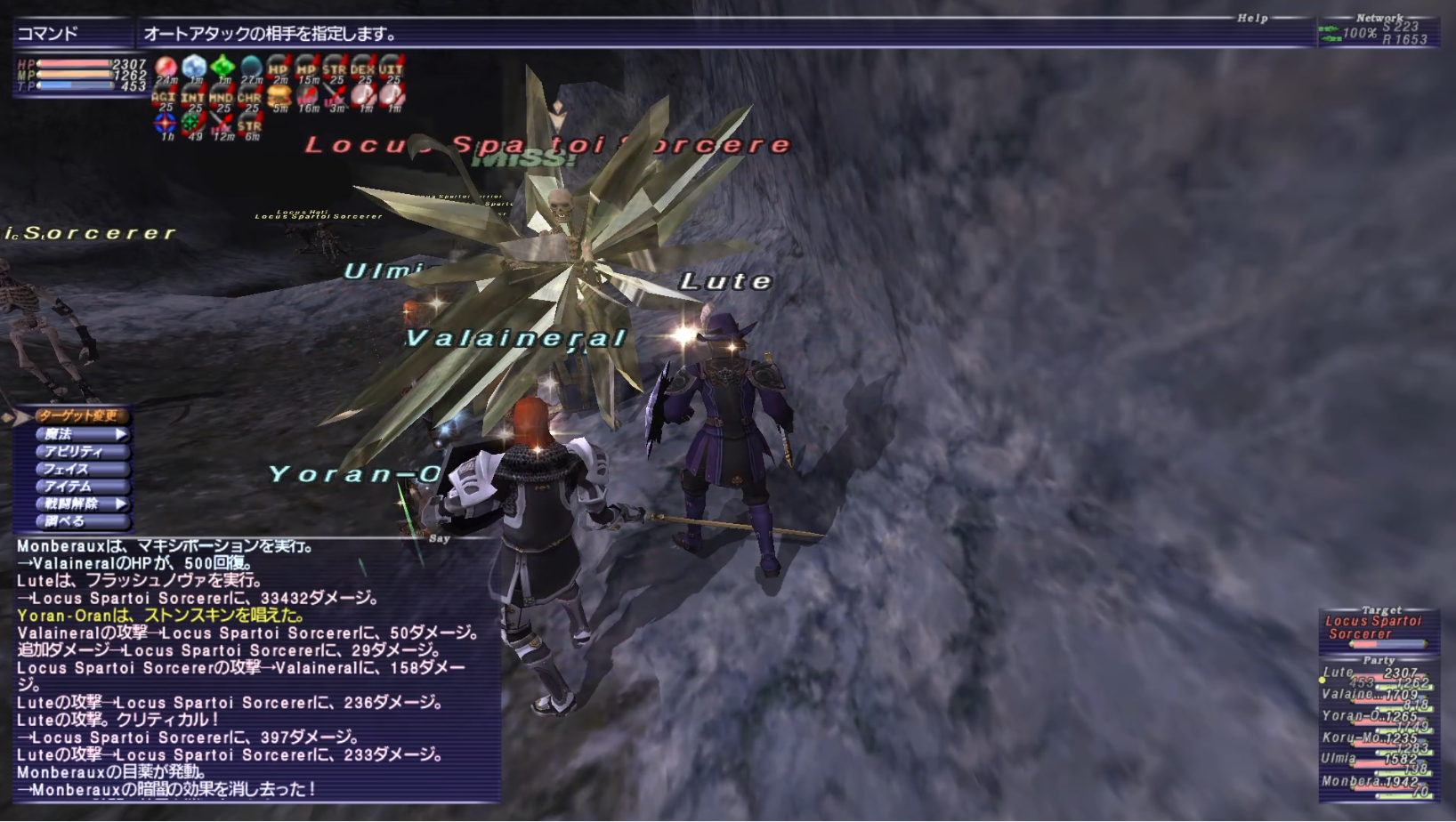Select the green Protect gem buff icon

(222, 67)
